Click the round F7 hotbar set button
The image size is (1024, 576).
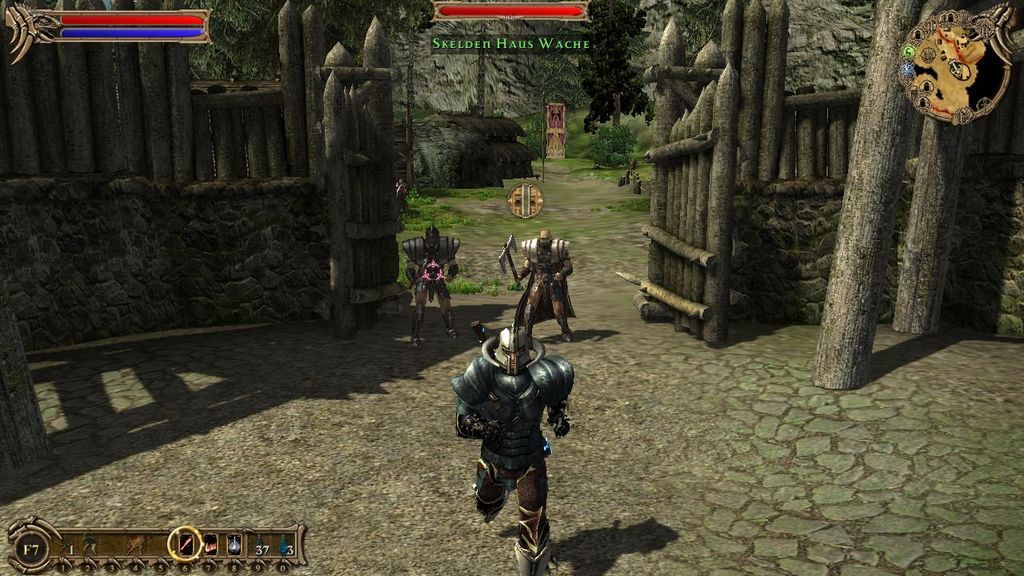coord(30,547)
